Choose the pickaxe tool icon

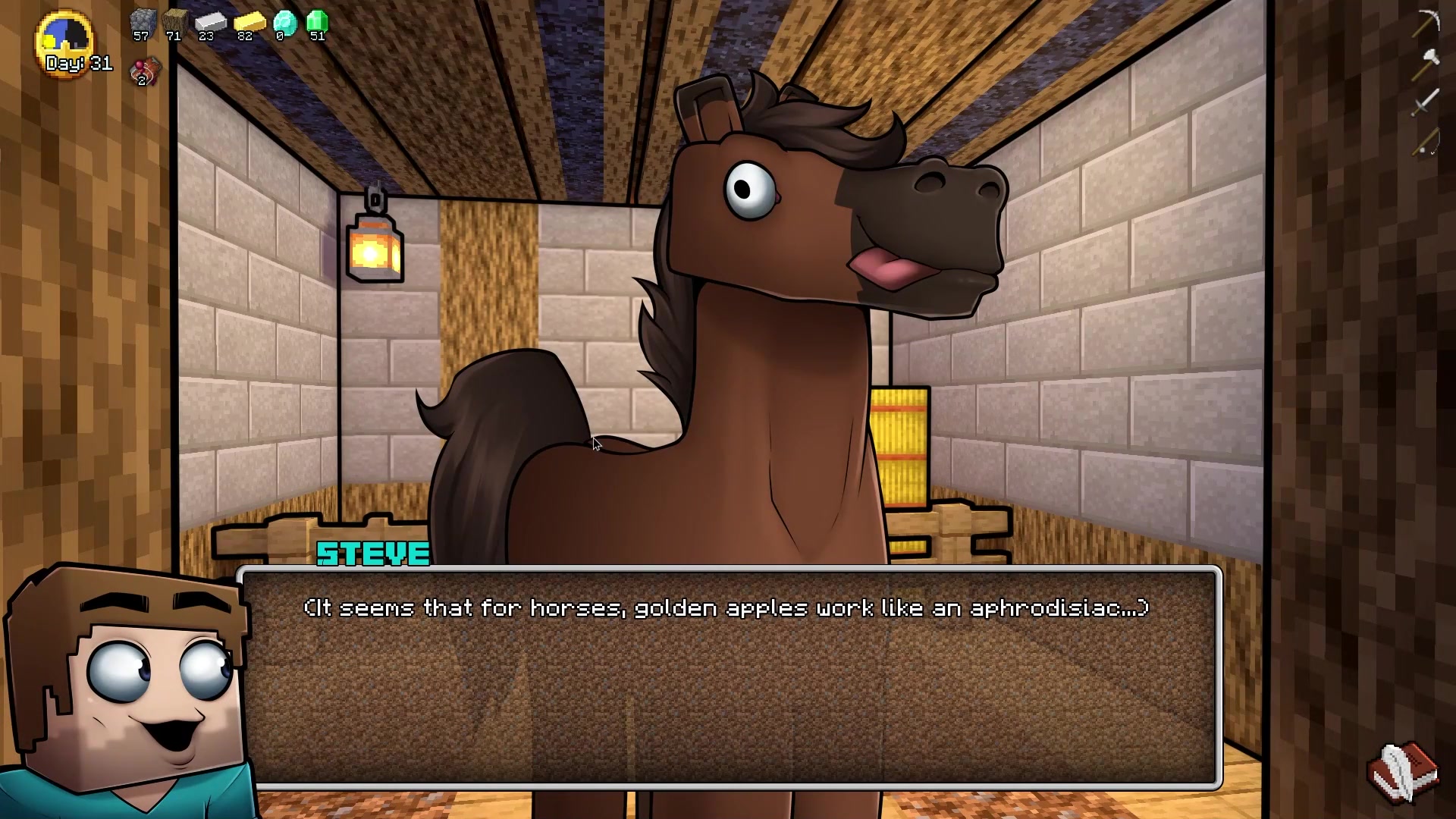click(x=1426, y=23)
